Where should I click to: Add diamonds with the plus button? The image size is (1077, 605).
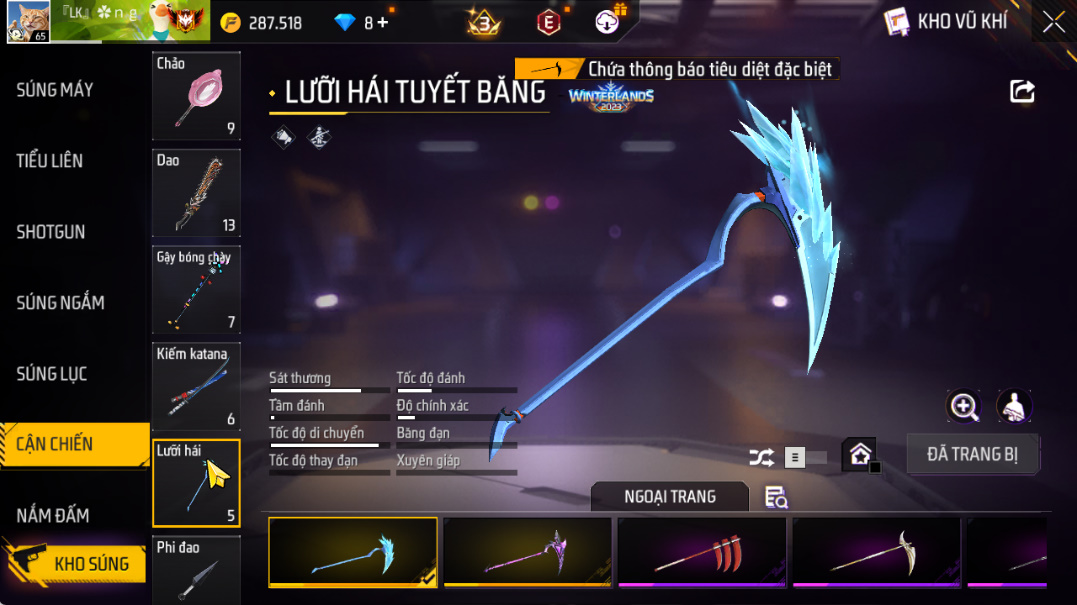tap(382, 22)
